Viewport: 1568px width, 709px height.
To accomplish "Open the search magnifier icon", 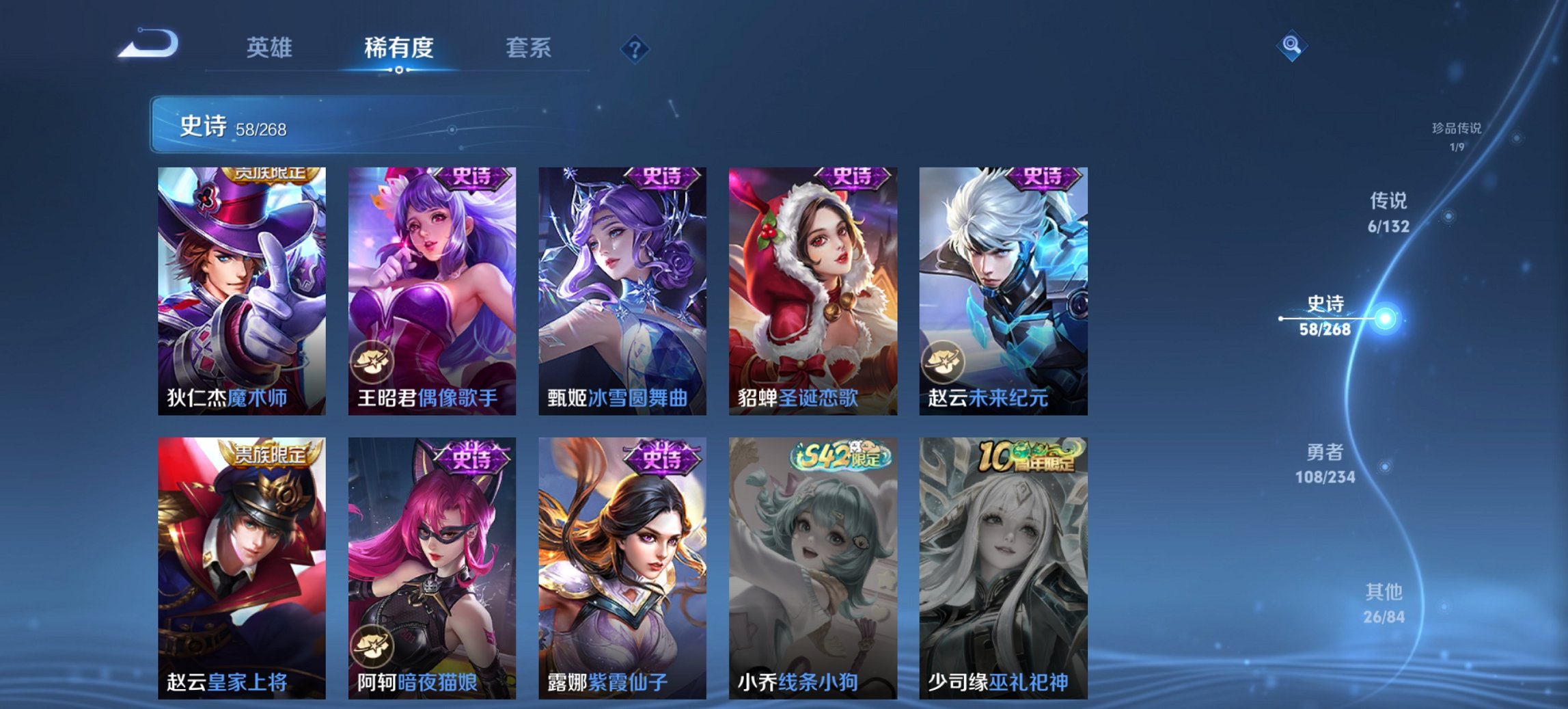I will [1293, 46].
